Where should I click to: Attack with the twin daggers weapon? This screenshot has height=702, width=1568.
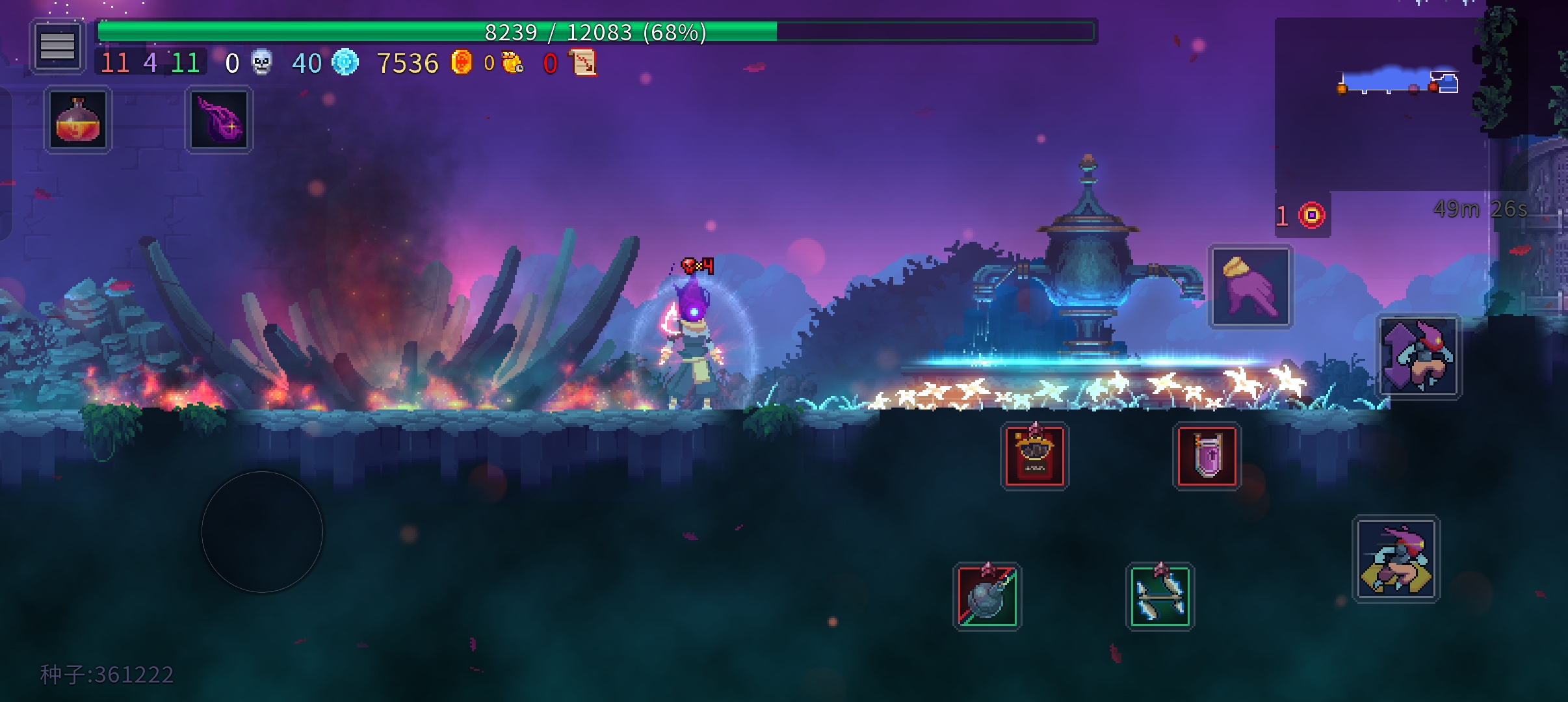pyautogui.click(x=1160, y=597)
